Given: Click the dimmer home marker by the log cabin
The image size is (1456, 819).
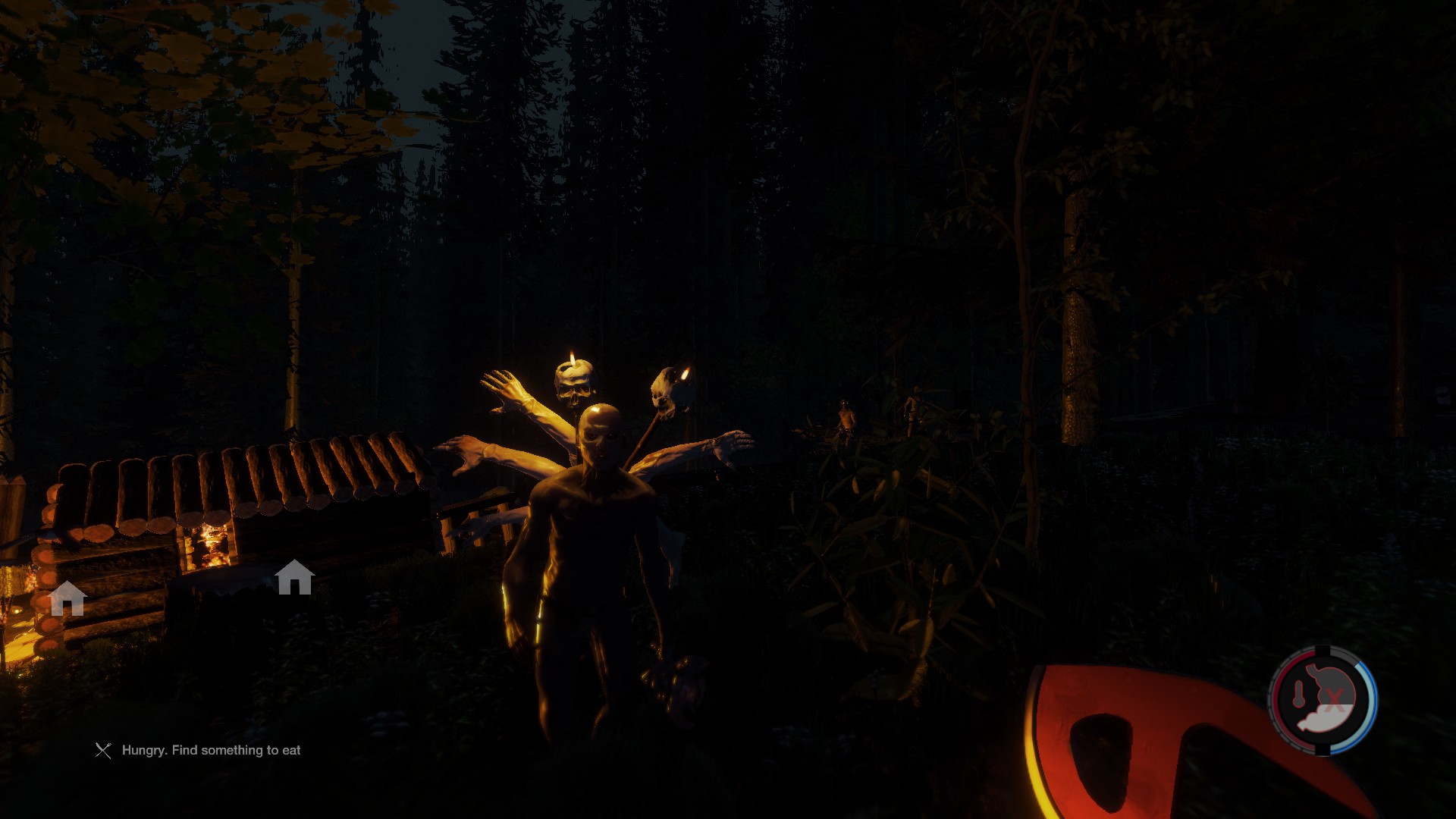Looking at the screenshot, I should point(67,599).
